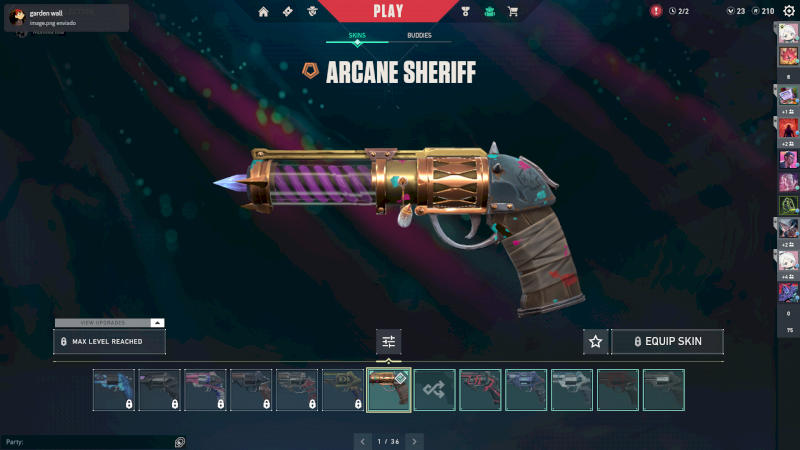This screenshot has height=450, width=800.
Task: Go to the next skin page
Action: pyautogui.click(x=414, y=441)
